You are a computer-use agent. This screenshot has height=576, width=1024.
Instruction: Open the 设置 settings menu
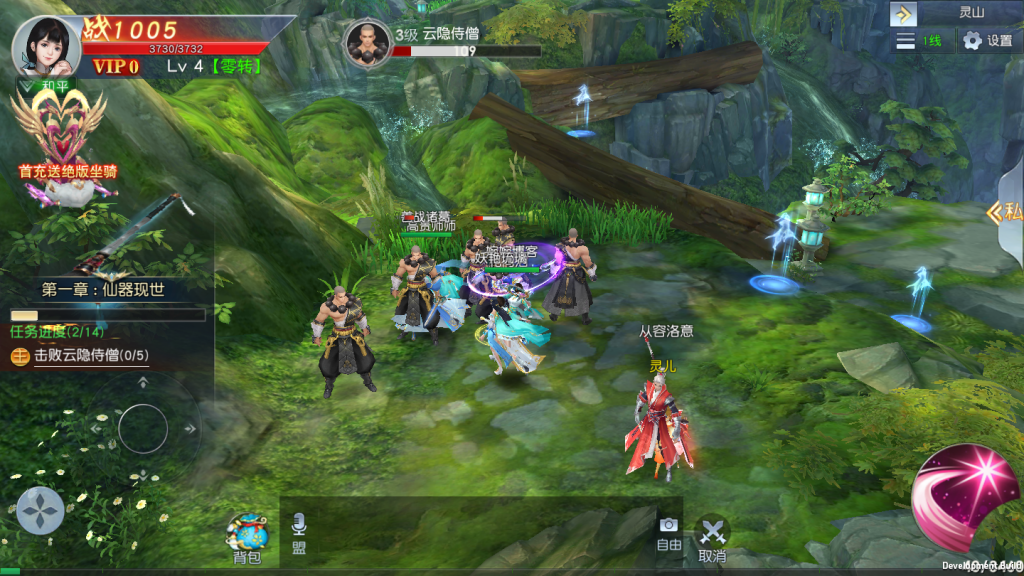click(987, 41)
